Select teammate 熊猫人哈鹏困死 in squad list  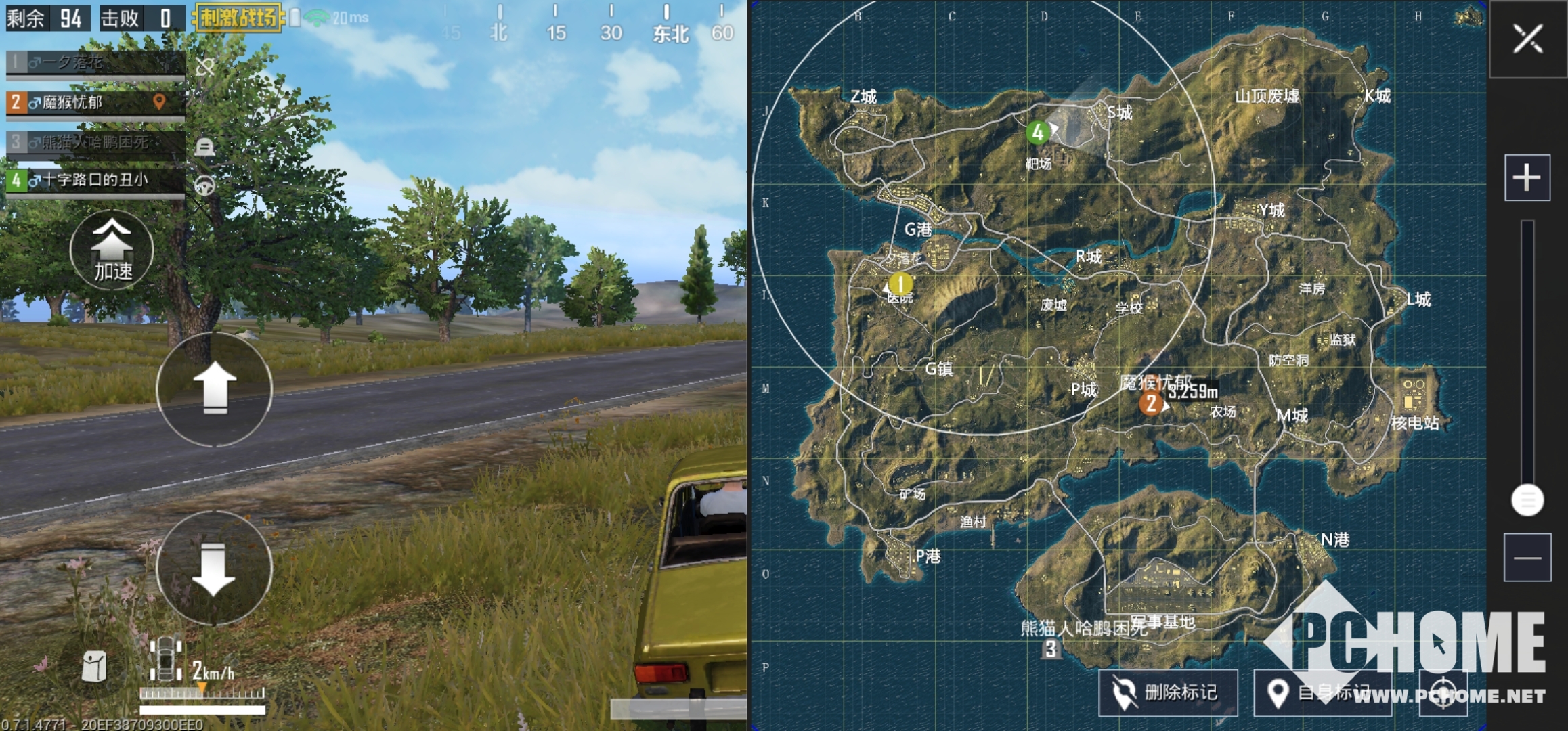click(95, 142)
